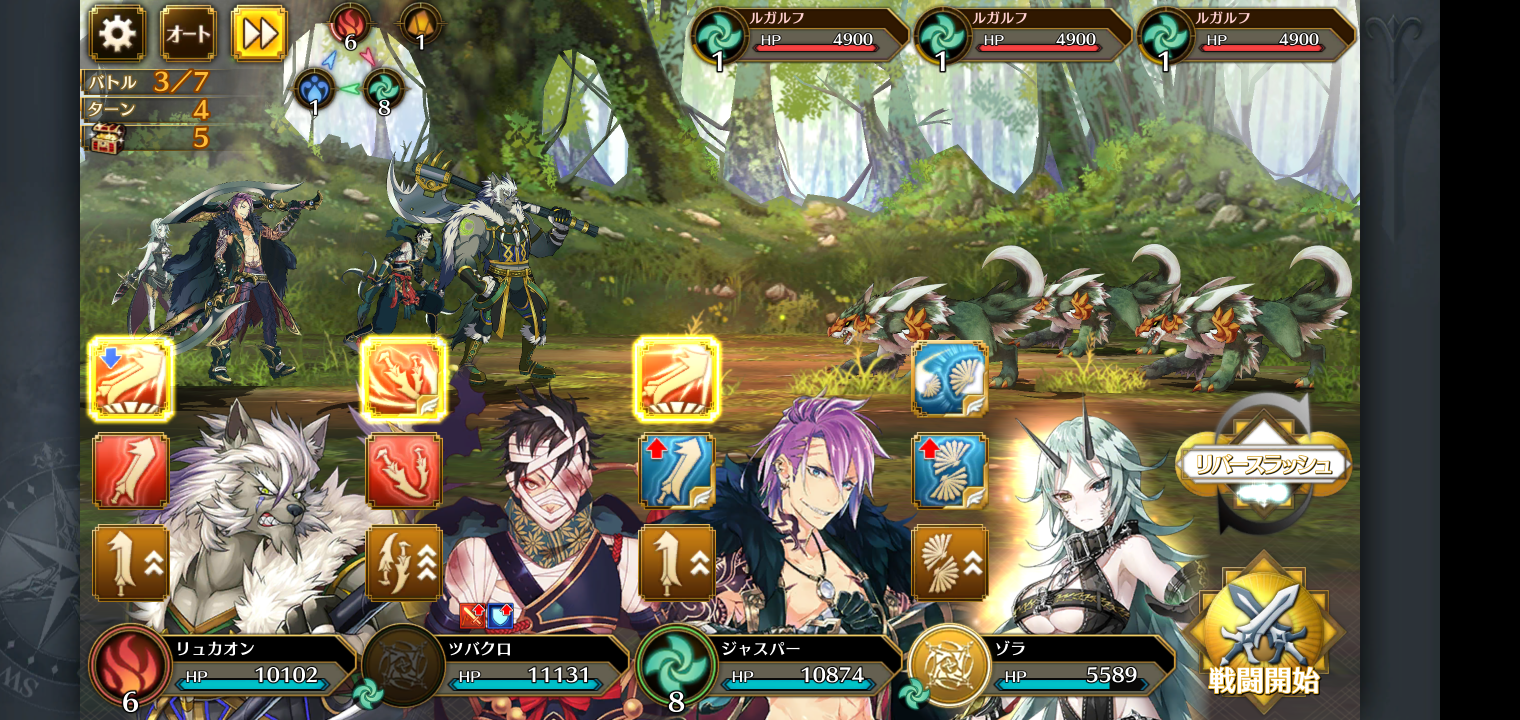The height and width of the screenshot is (720, 1520).
Task: Choose ジャスパー's blue sword skill with red arrow
Action: pos(677,471)
